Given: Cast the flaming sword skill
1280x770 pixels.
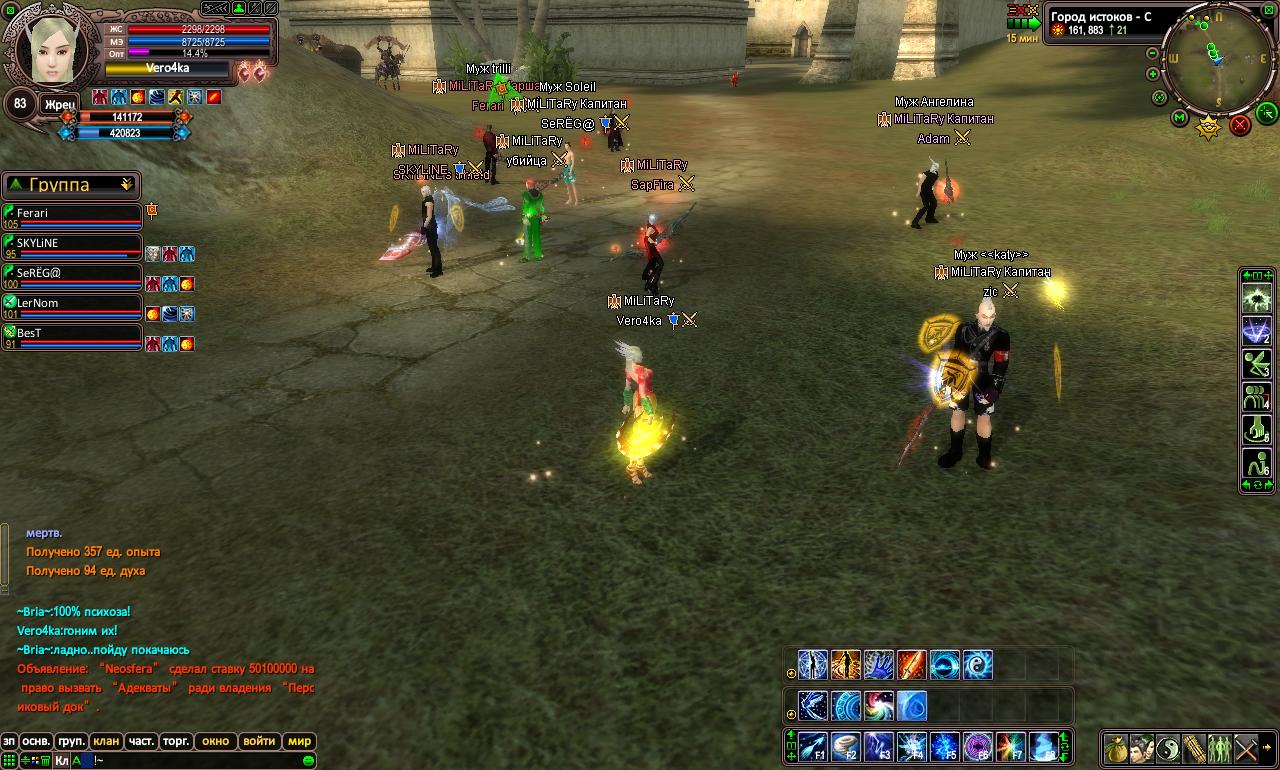Looking at the screenshot, I should point(911,664).
